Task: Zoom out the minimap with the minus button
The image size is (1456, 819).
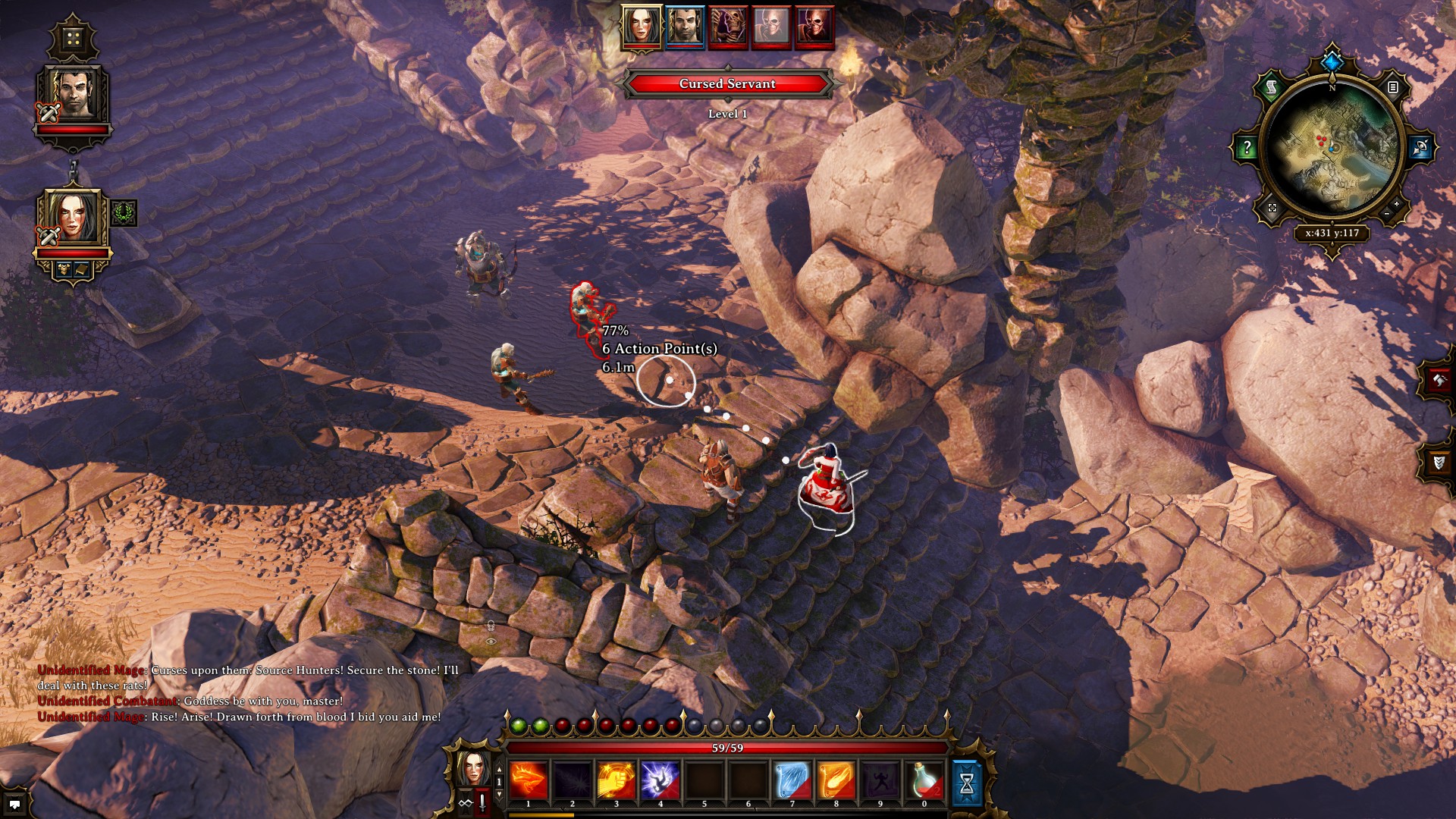Action: click(1386, 214)
